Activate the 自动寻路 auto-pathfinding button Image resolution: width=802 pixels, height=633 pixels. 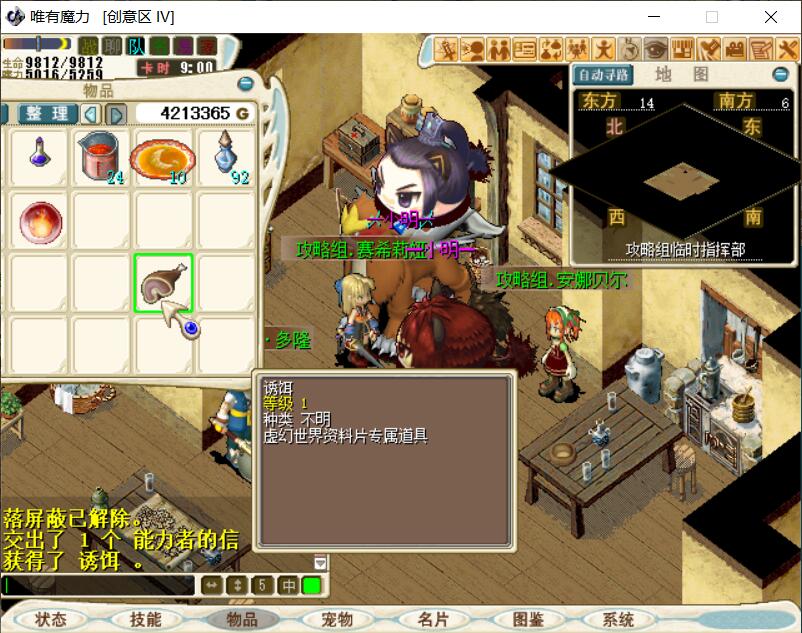pos(603,75)
